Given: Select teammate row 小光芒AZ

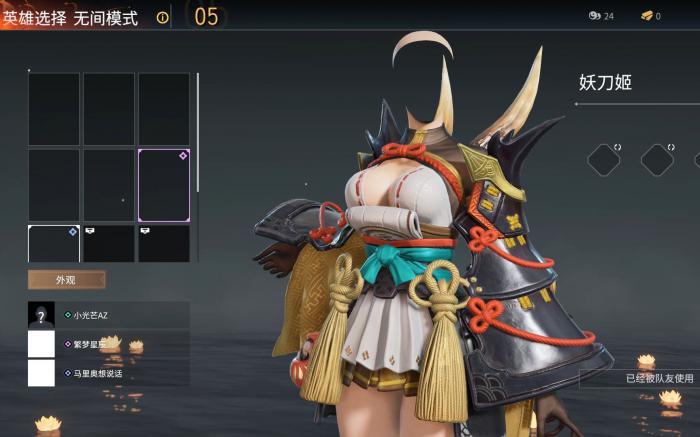Looking at the screenshot, I should coord(108,315).
